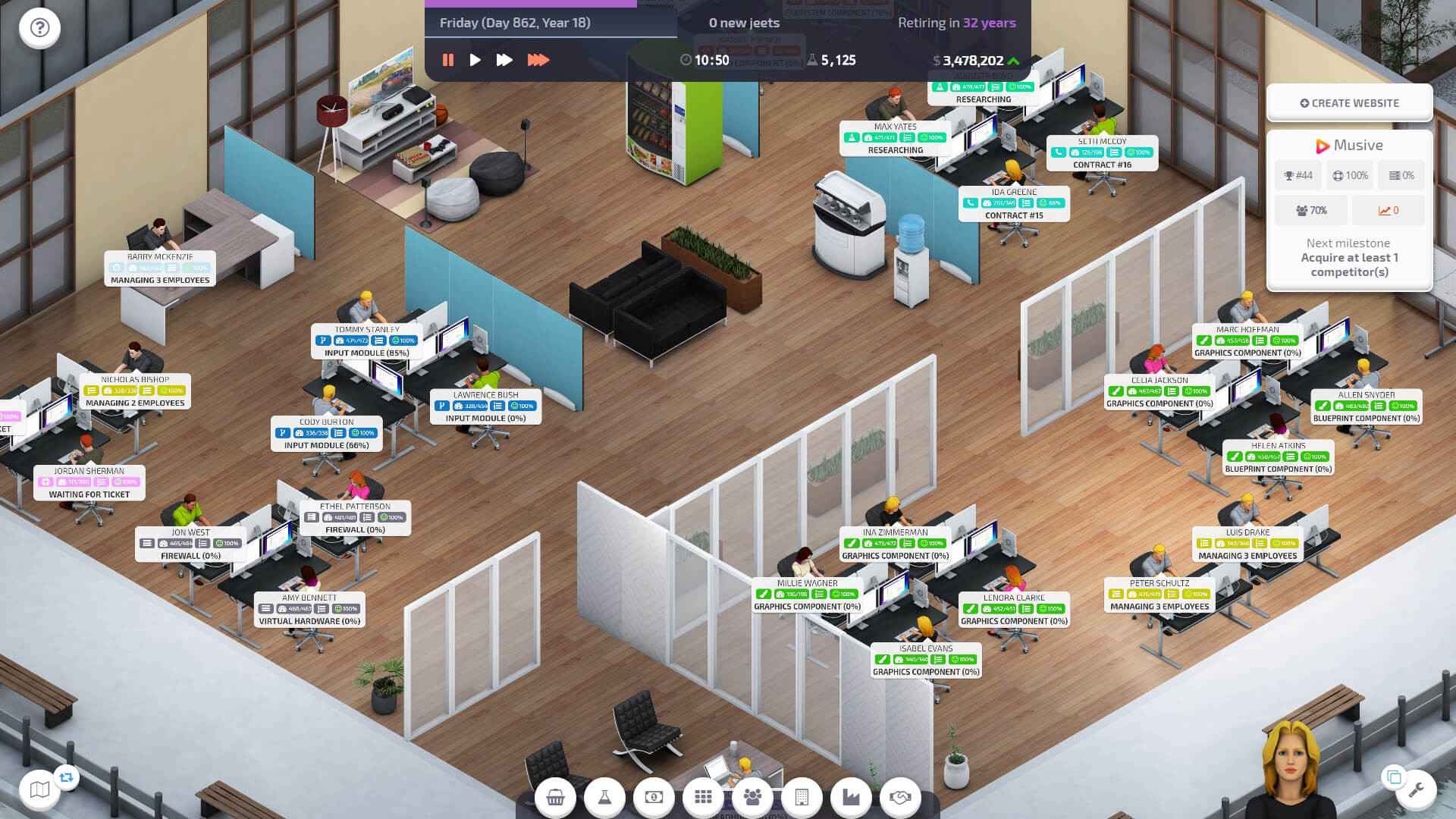View Musive's 70% satisfaction stat

click(x=1310, y=210)
